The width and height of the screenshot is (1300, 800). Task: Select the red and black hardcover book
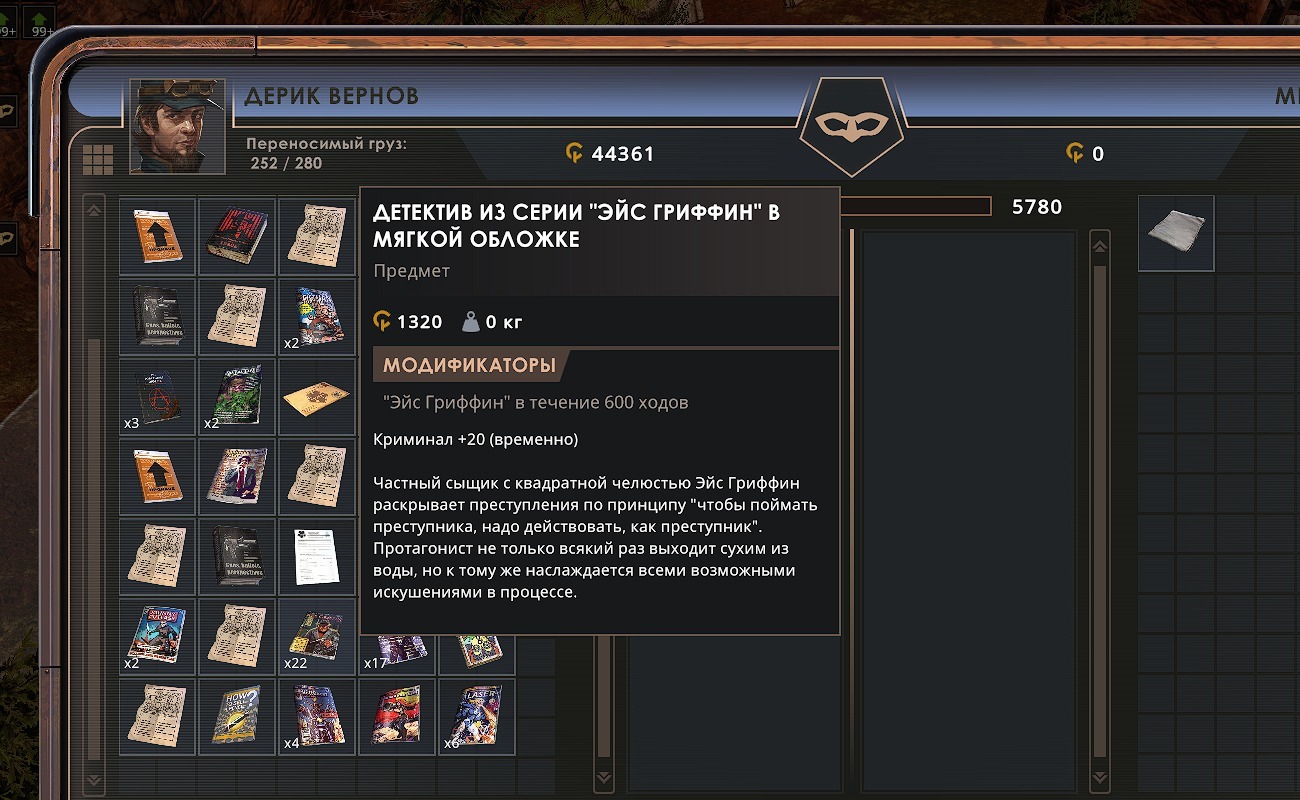pyautogui.click(x=237, y=236)
